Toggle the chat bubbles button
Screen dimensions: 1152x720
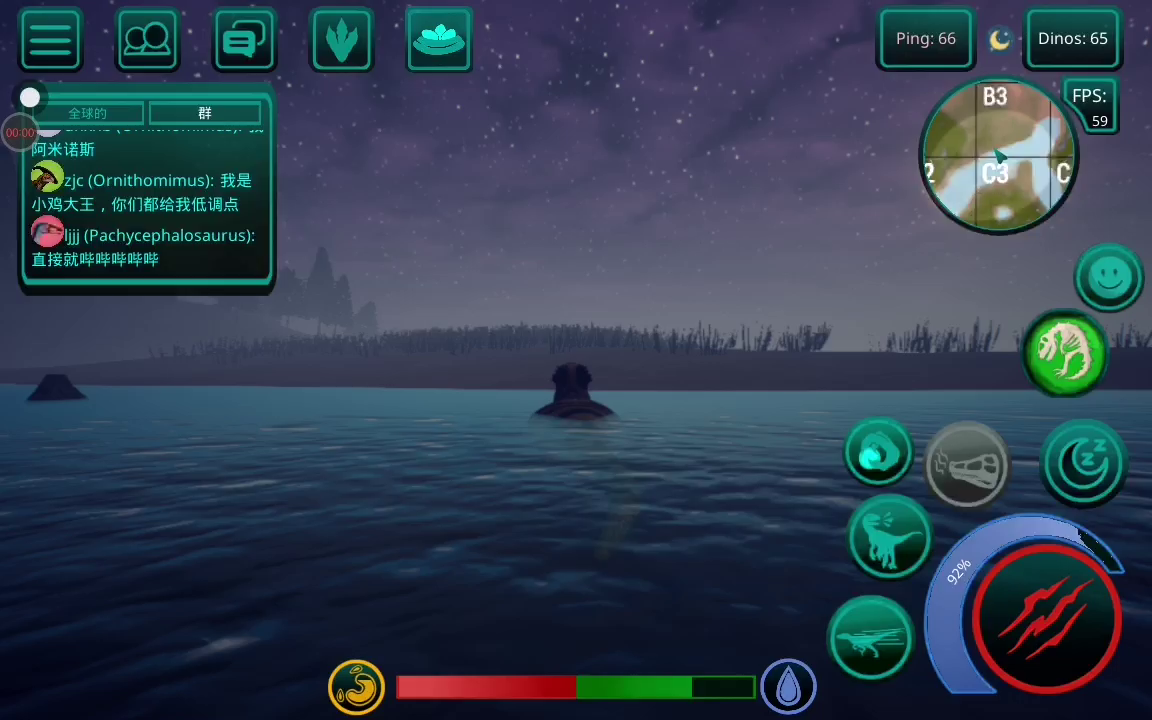coord(244,40)
